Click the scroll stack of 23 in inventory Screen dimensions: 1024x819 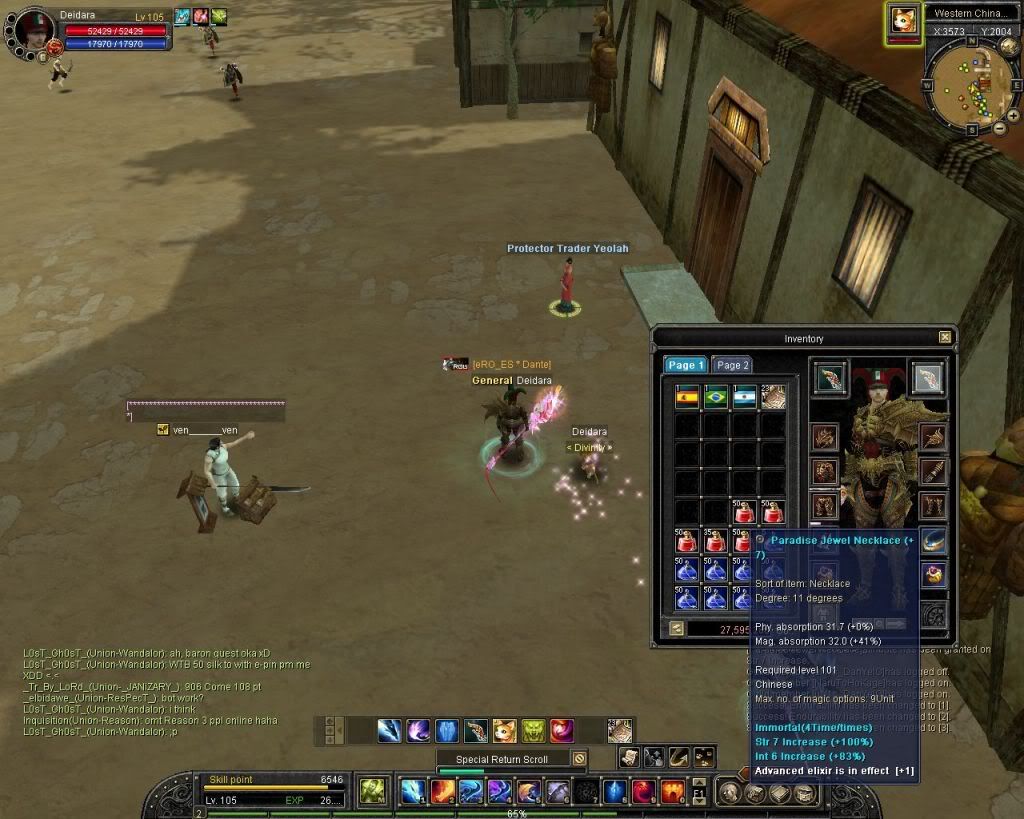(772, 396)
